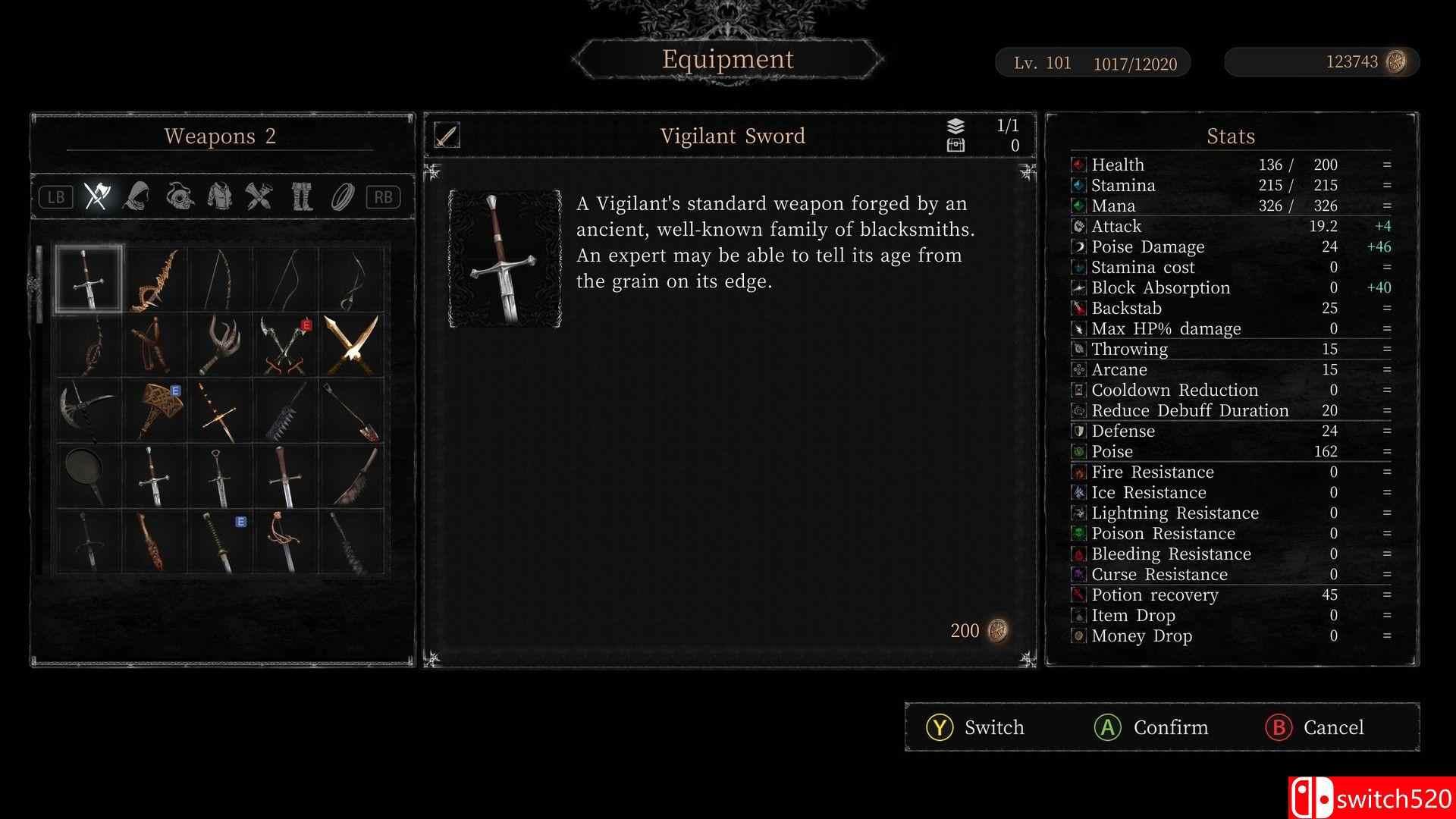Open the hooded helmet category tab
Image resolution: width=1456 pixels, height=819 pixels.
click(136, 197)
